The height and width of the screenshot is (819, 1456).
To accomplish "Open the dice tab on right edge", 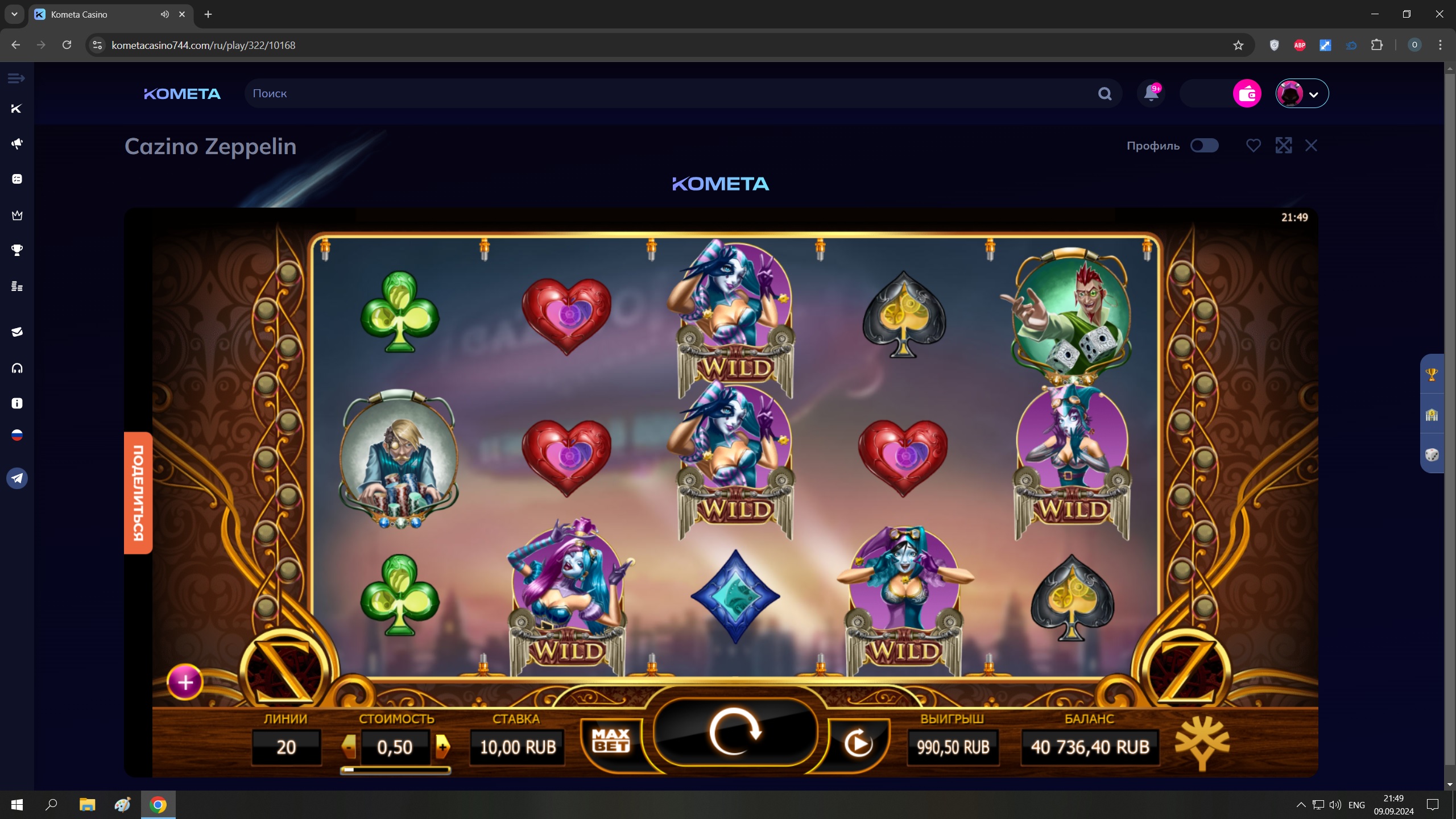I will click(1432, 454).
